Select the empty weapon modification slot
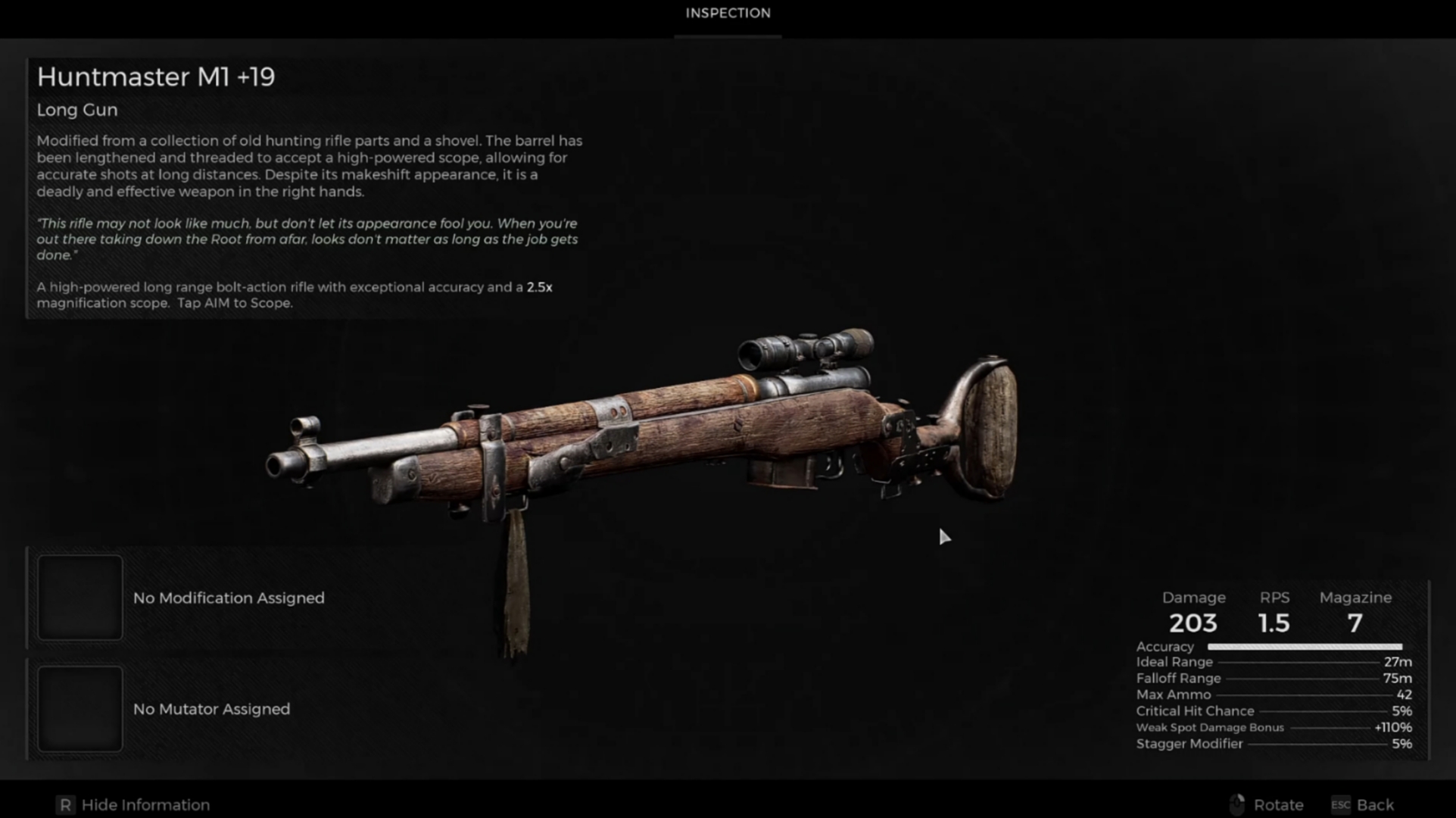This screenshot has width=1456, height=818. (80, 598)
